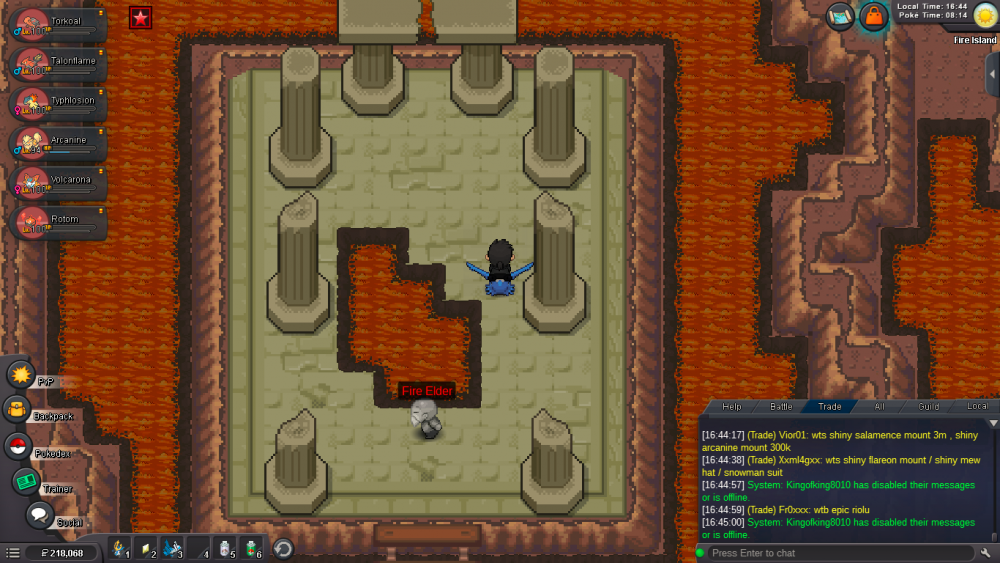
Task: Open the Pokedex
Action: pos(18,446)
